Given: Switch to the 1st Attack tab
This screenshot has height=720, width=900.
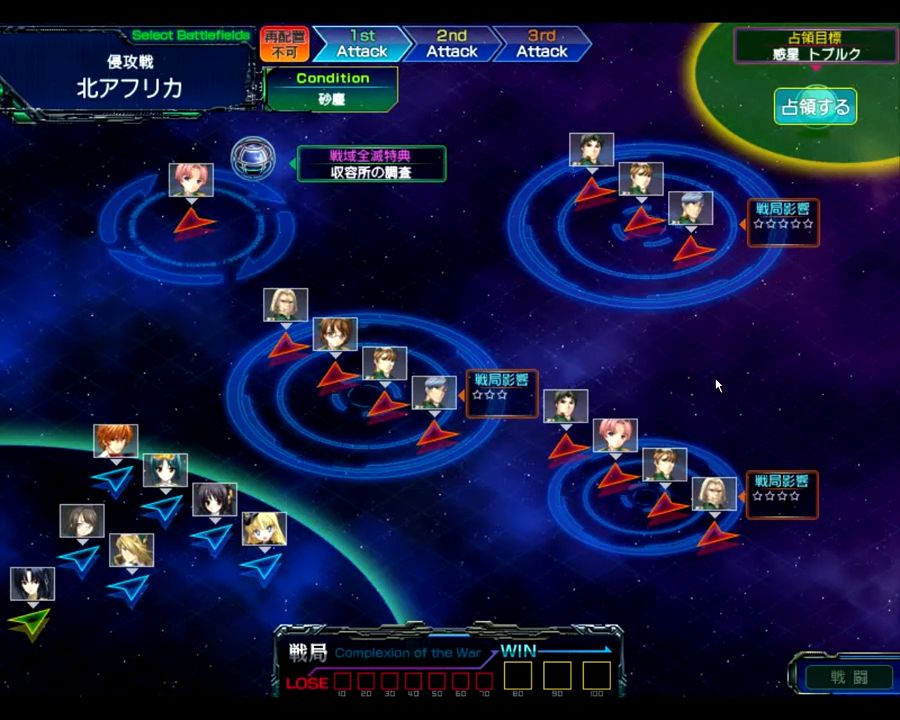Looking at the screenshot, I should pos(360,44).
